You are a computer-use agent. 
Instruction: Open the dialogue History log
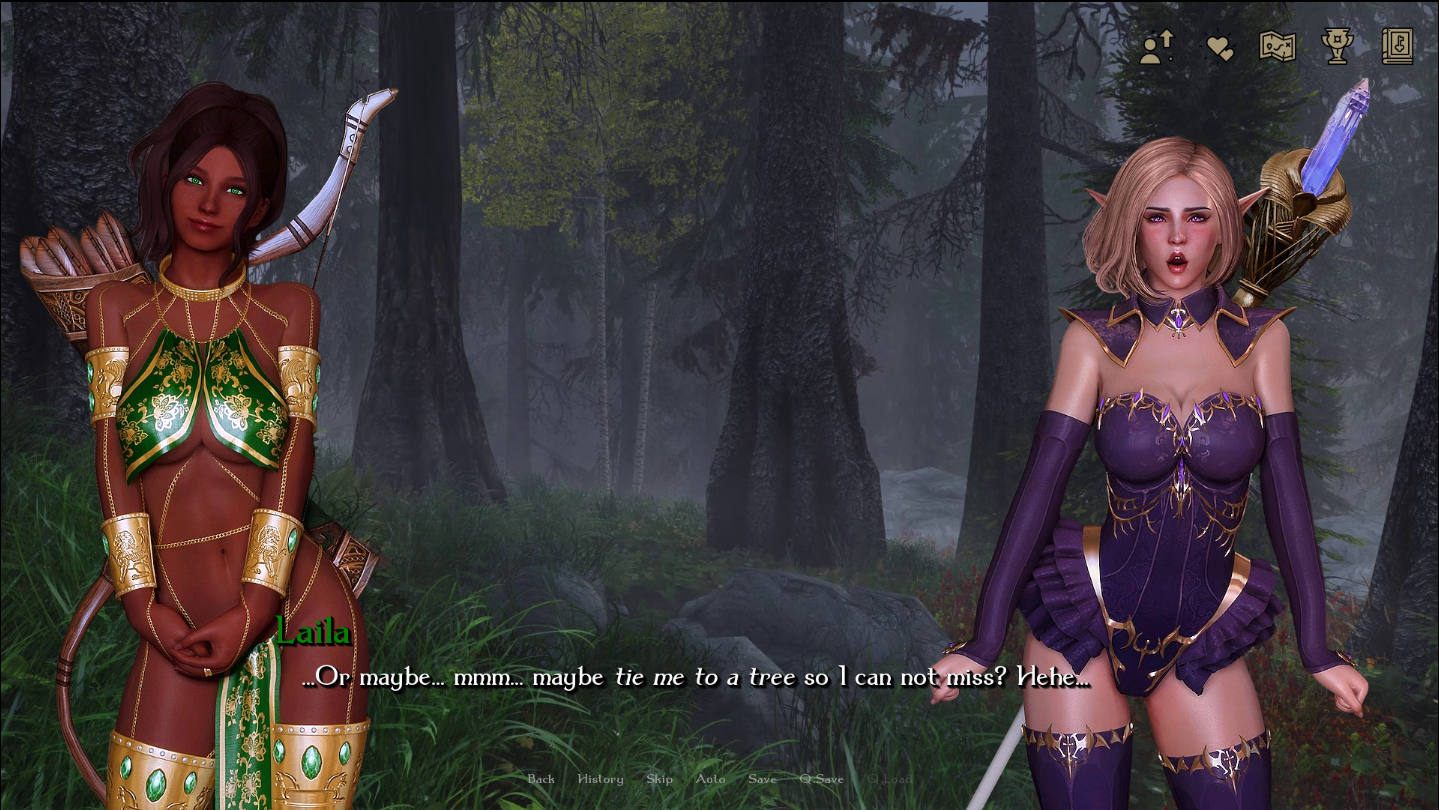600,779
